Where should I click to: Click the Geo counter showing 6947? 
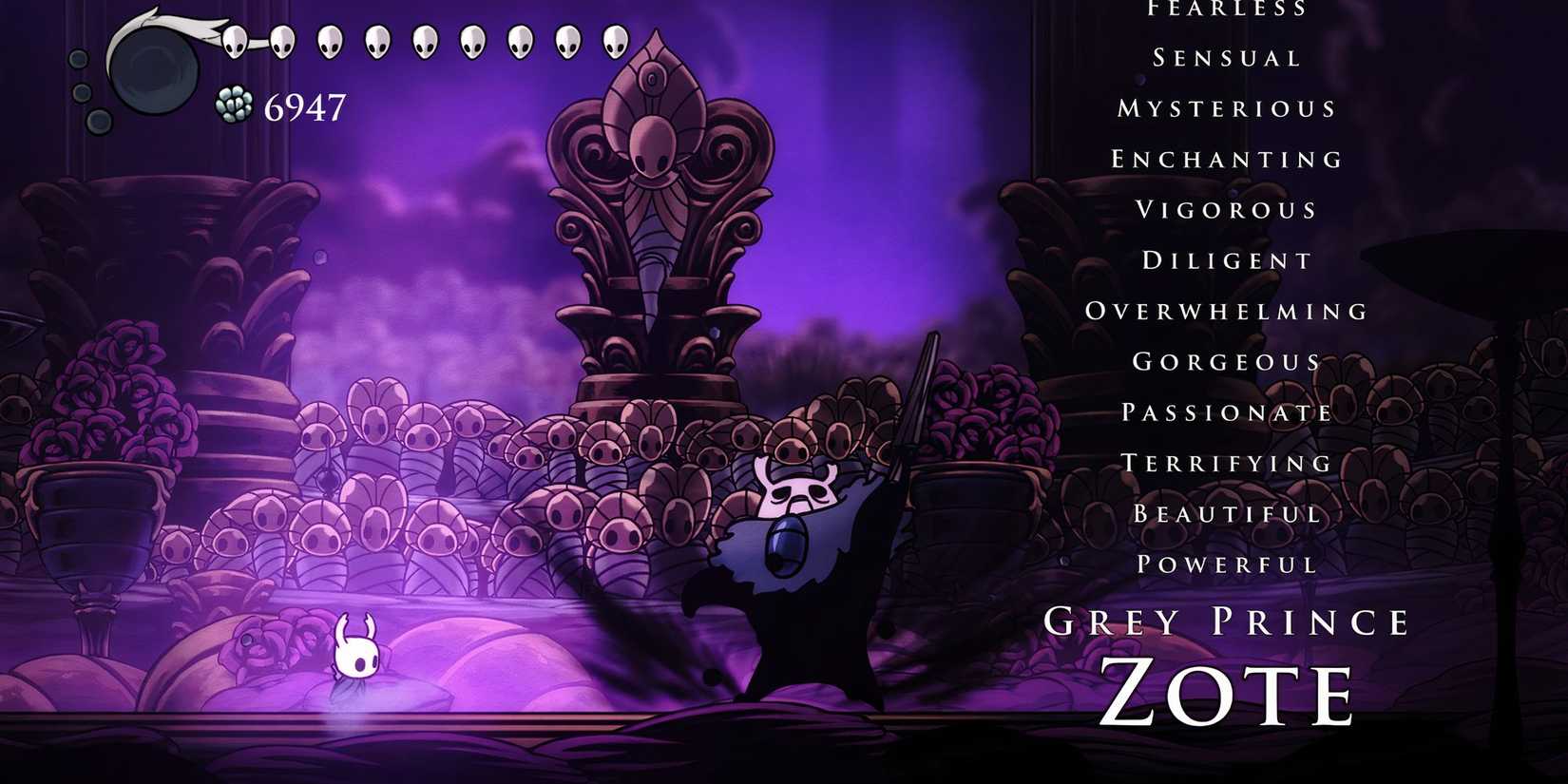coord(306,107)
